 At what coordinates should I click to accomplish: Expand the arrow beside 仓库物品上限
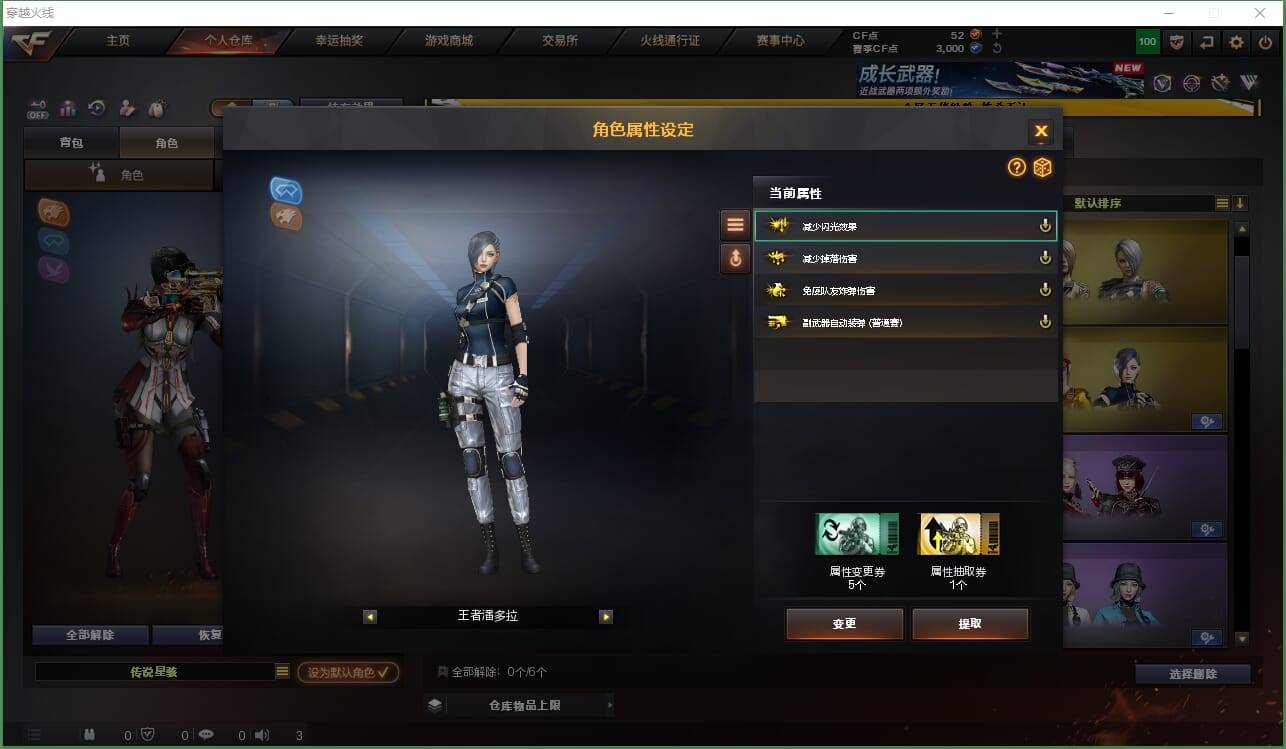(x=609, y=704)
